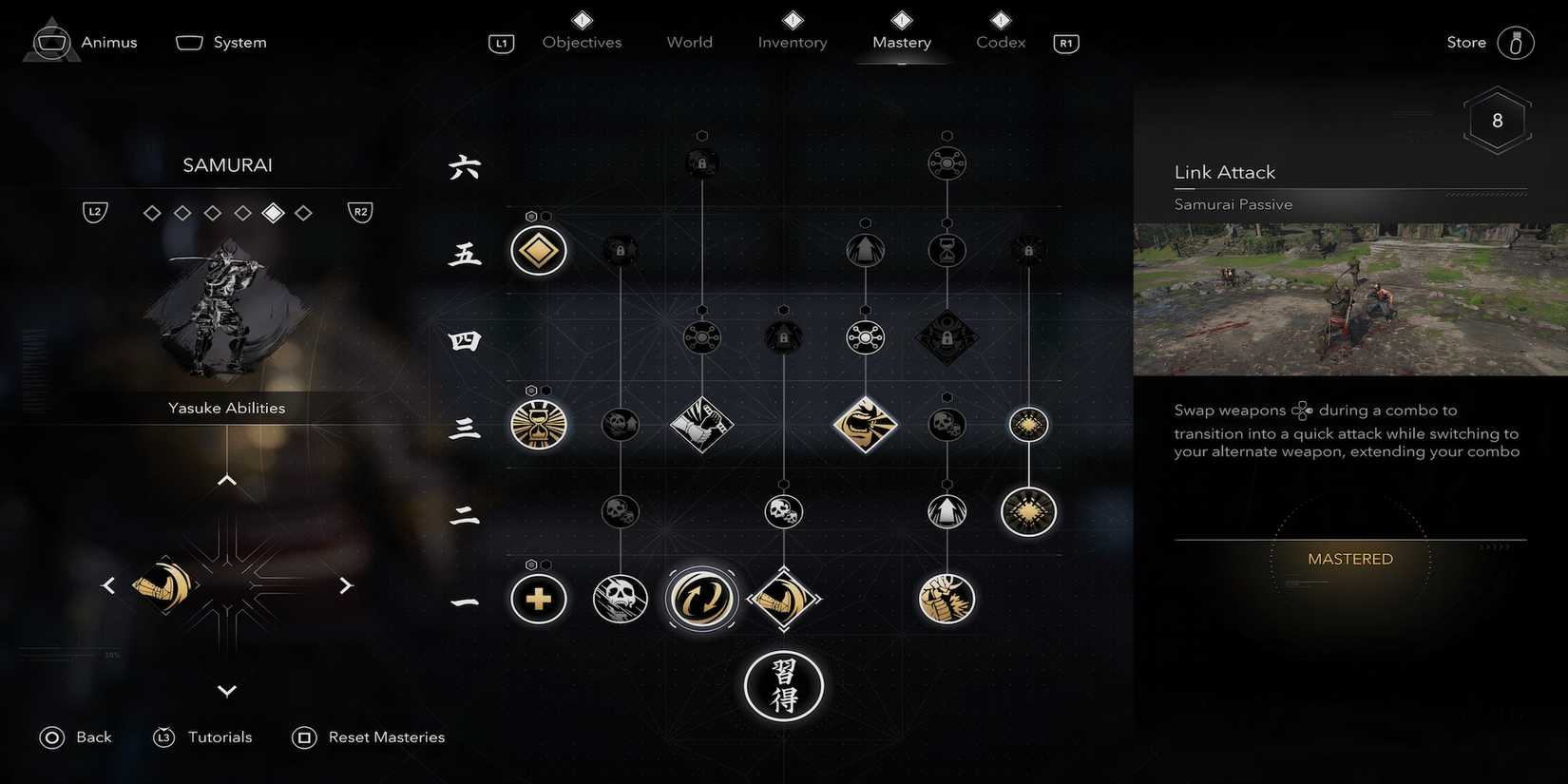Collapse to the previous tree with the up chevron
The width and height of the screenshot is (1568, 784).
tap(226, 480)
